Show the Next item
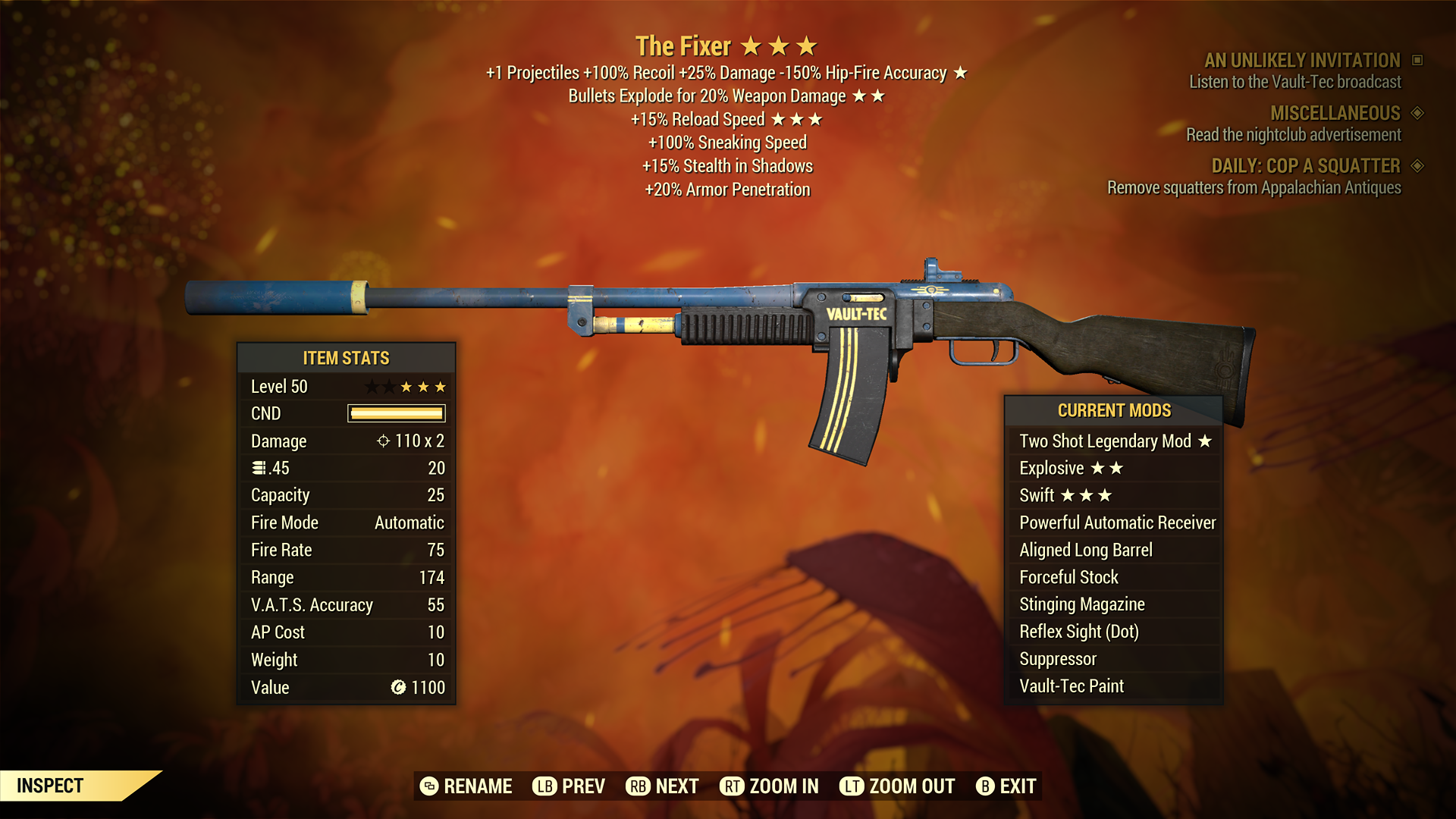1456x819 pixels. coord(662,786)
